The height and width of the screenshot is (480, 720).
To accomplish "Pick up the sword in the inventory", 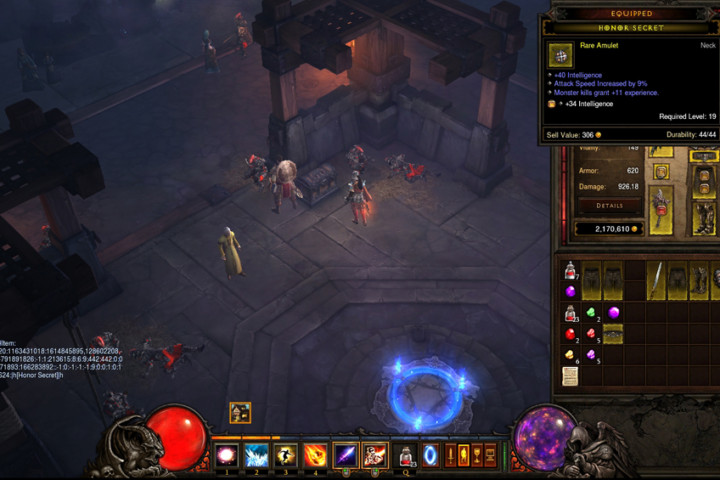I will pyautogui.click(x=656, y=279).
